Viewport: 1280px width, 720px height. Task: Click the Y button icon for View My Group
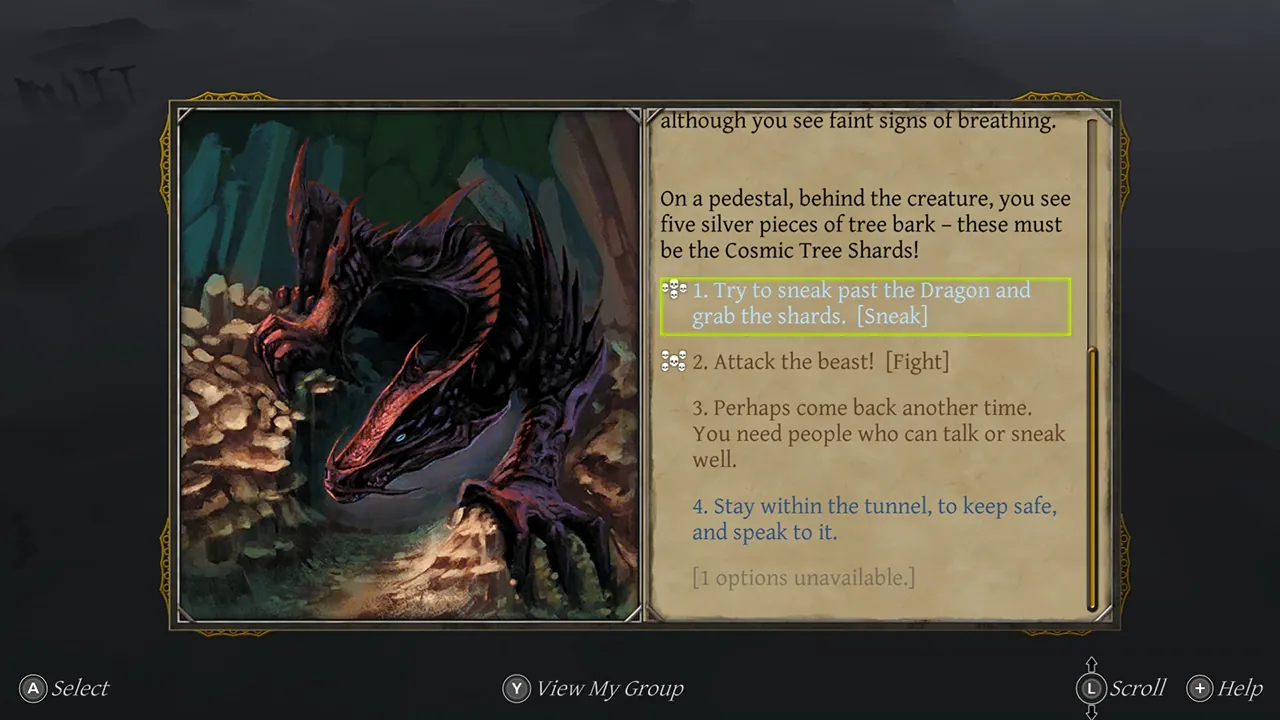(516, 688)
